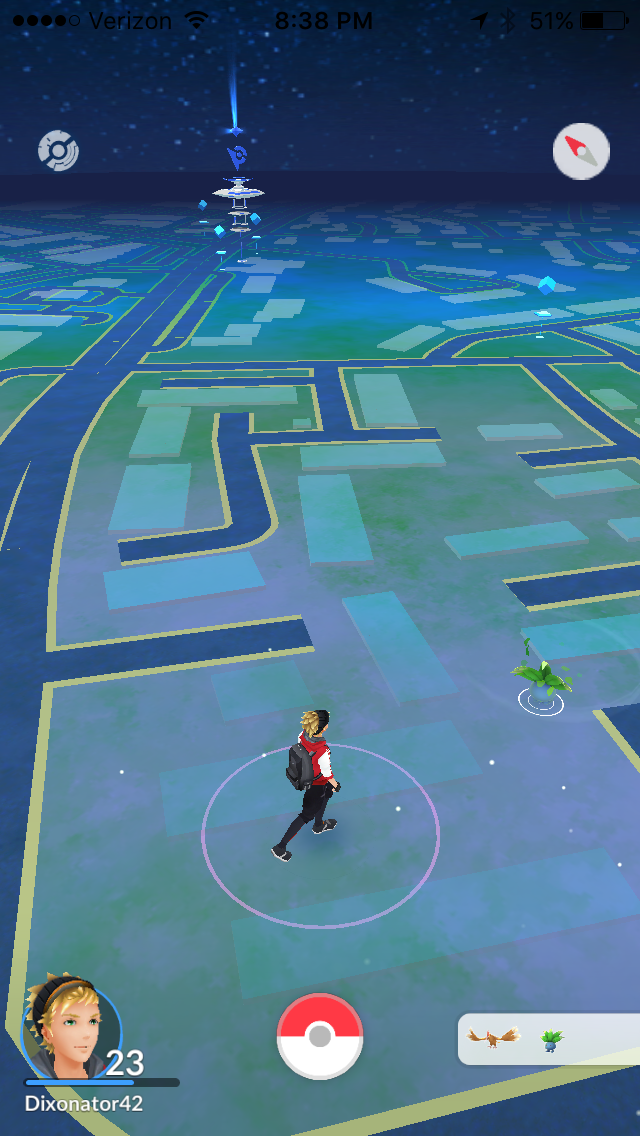Open the main menu Poké Ball button
Screen dimensions: 640x1136
tap(320, 1036)
